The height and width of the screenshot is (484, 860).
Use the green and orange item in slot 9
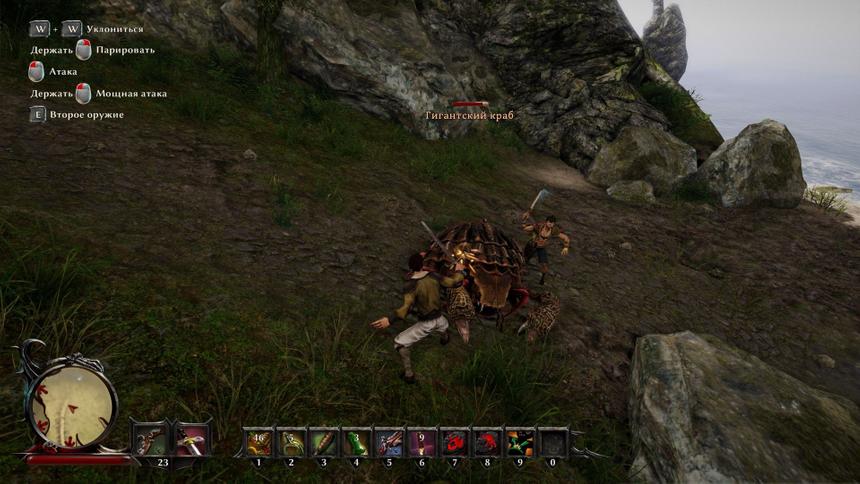[519, 441]
